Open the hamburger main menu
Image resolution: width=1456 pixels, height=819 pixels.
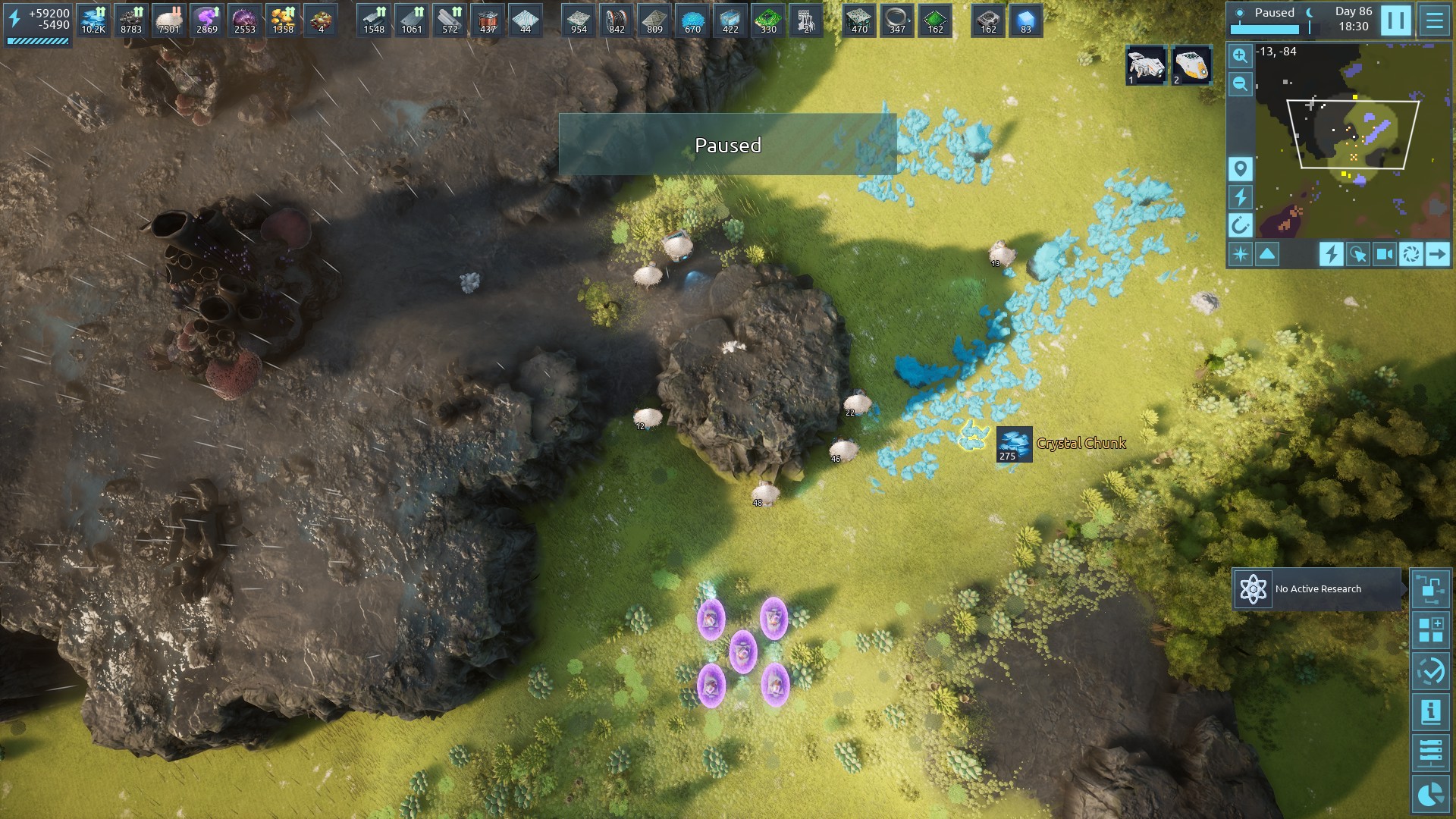(1434, 20)
